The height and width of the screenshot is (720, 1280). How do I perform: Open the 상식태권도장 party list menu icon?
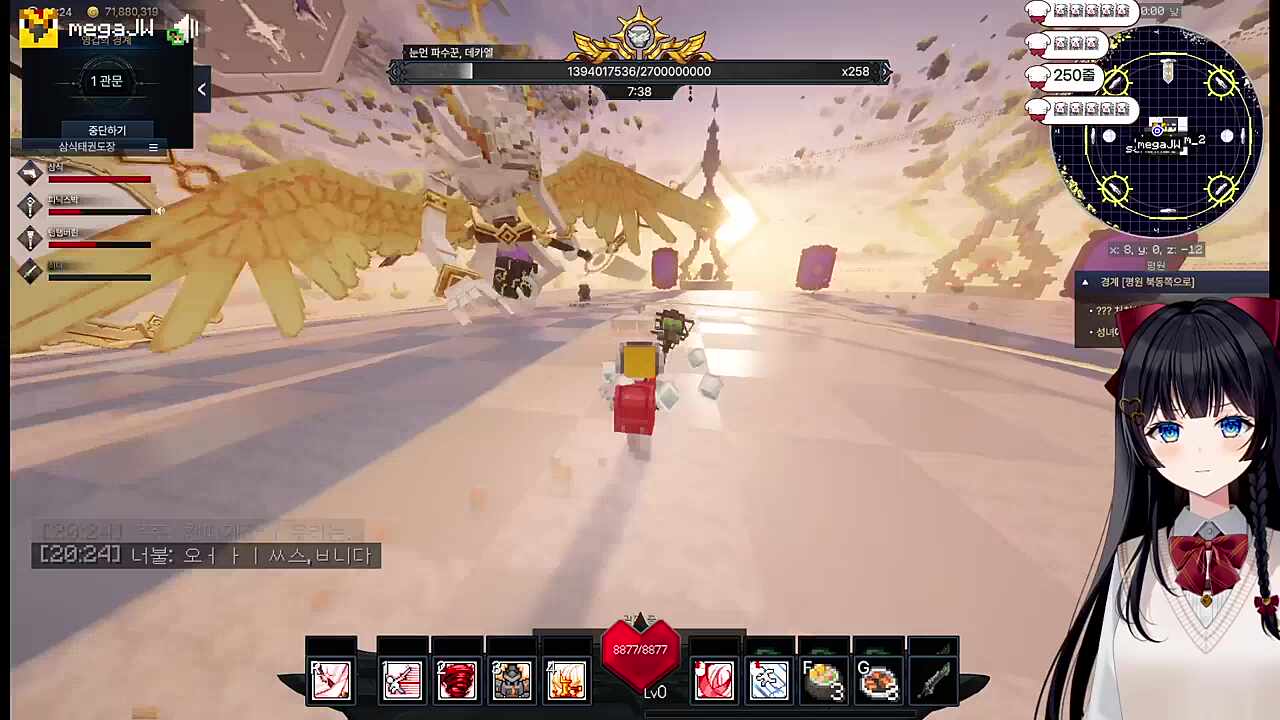153,147
